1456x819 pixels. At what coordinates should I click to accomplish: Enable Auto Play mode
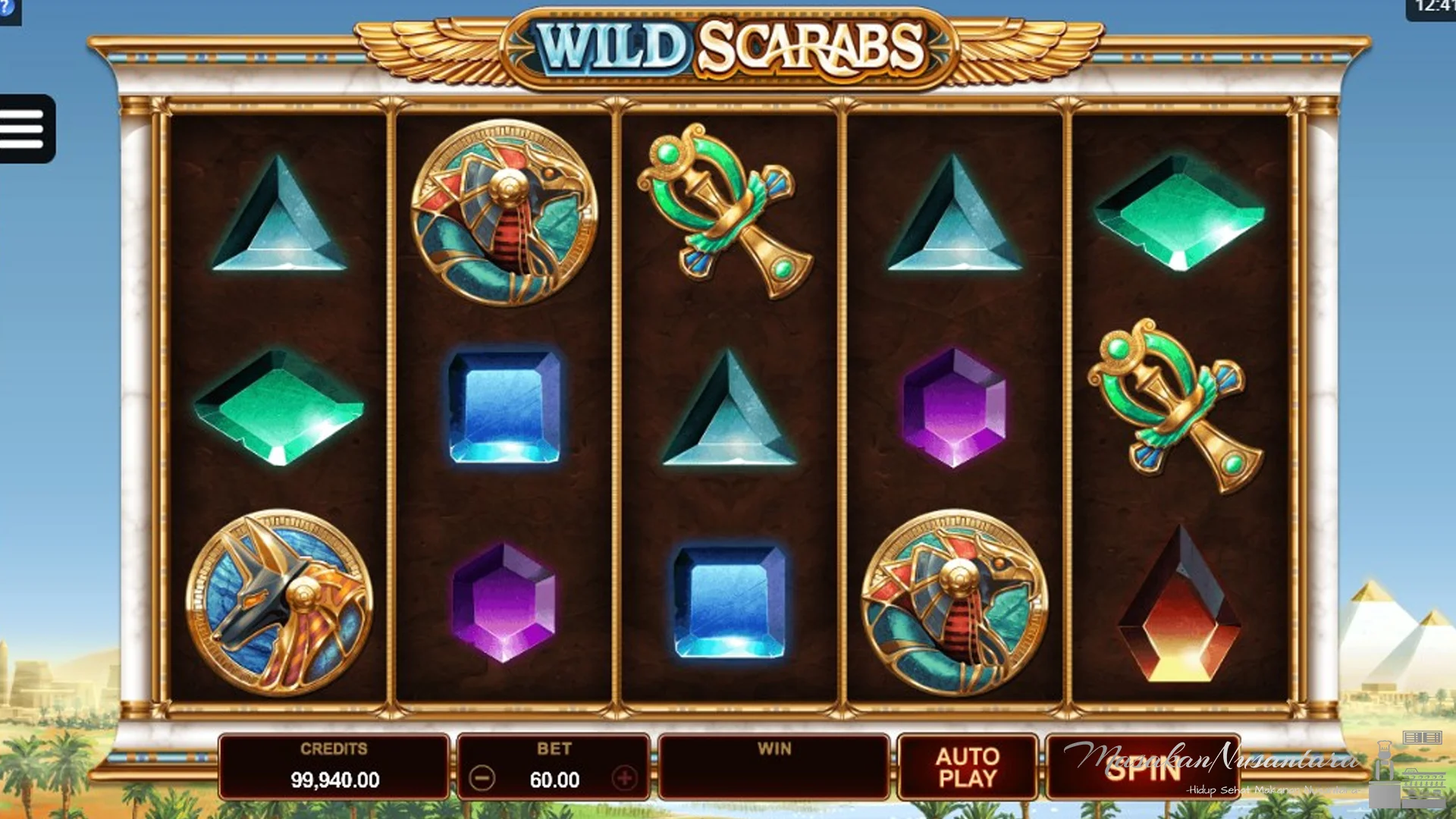click(x=966, y=766)
